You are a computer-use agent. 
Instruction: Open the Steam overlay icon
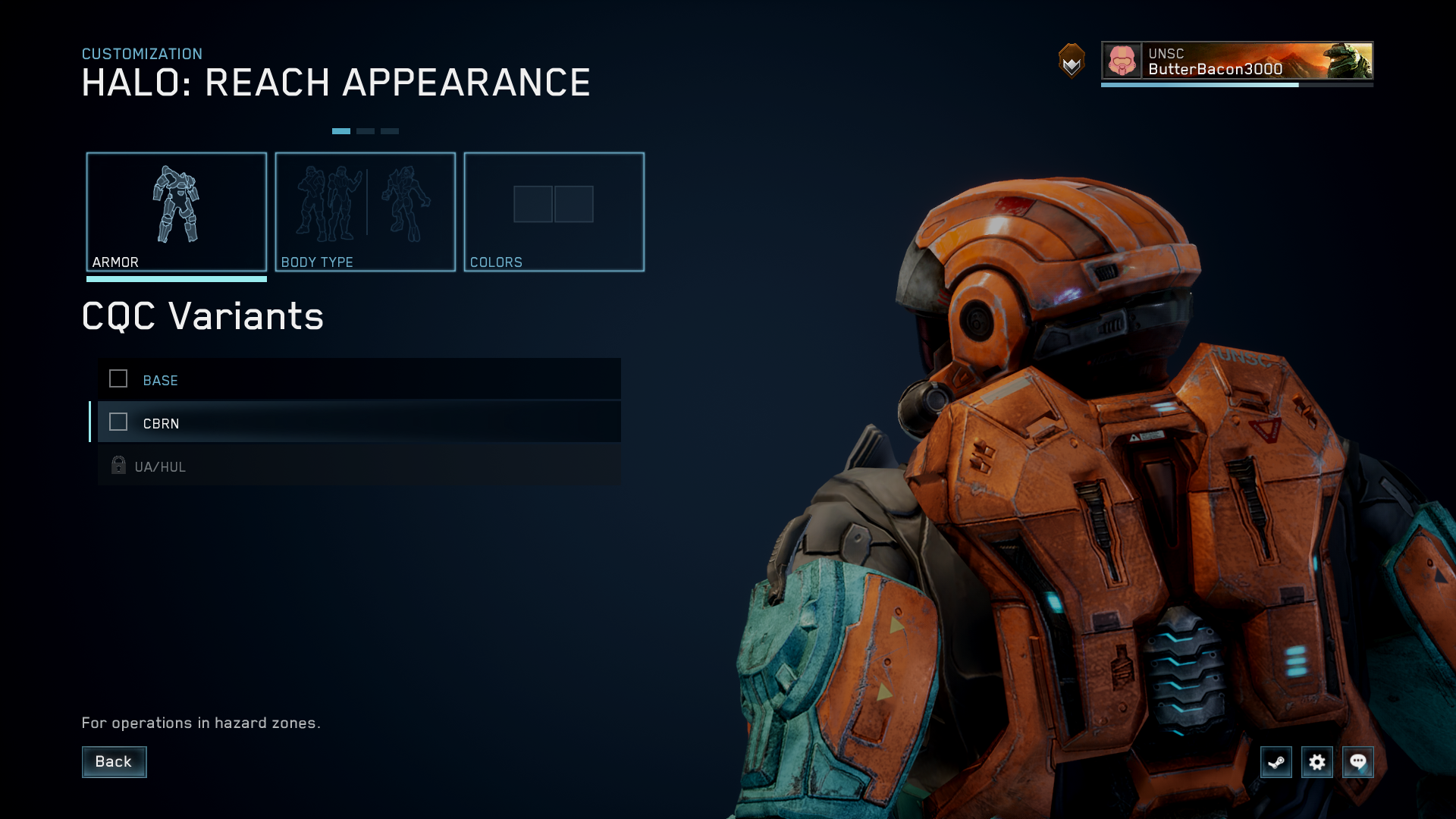1276,762
